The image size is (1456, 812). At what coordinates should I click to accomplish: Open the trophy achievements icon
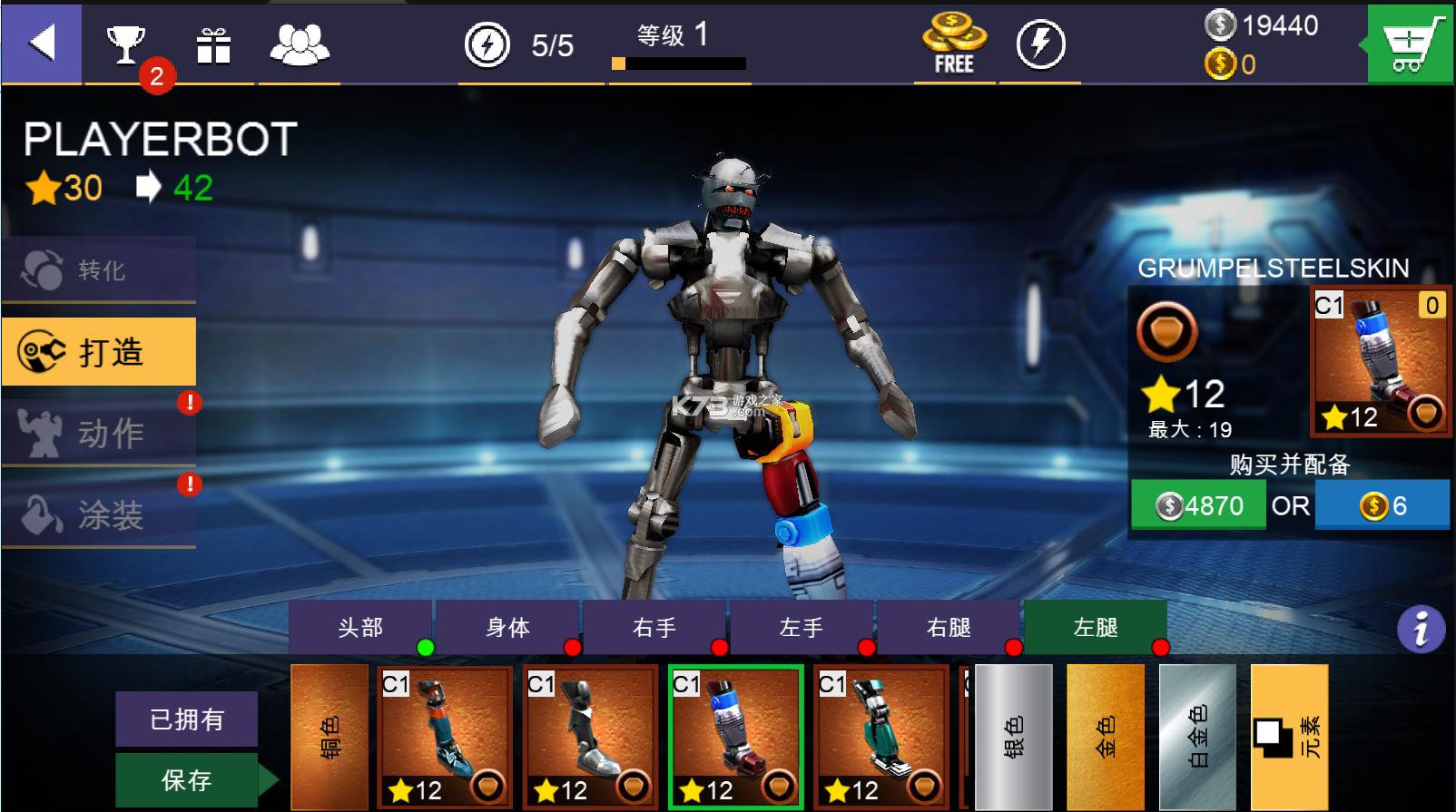tap(125, 44)
